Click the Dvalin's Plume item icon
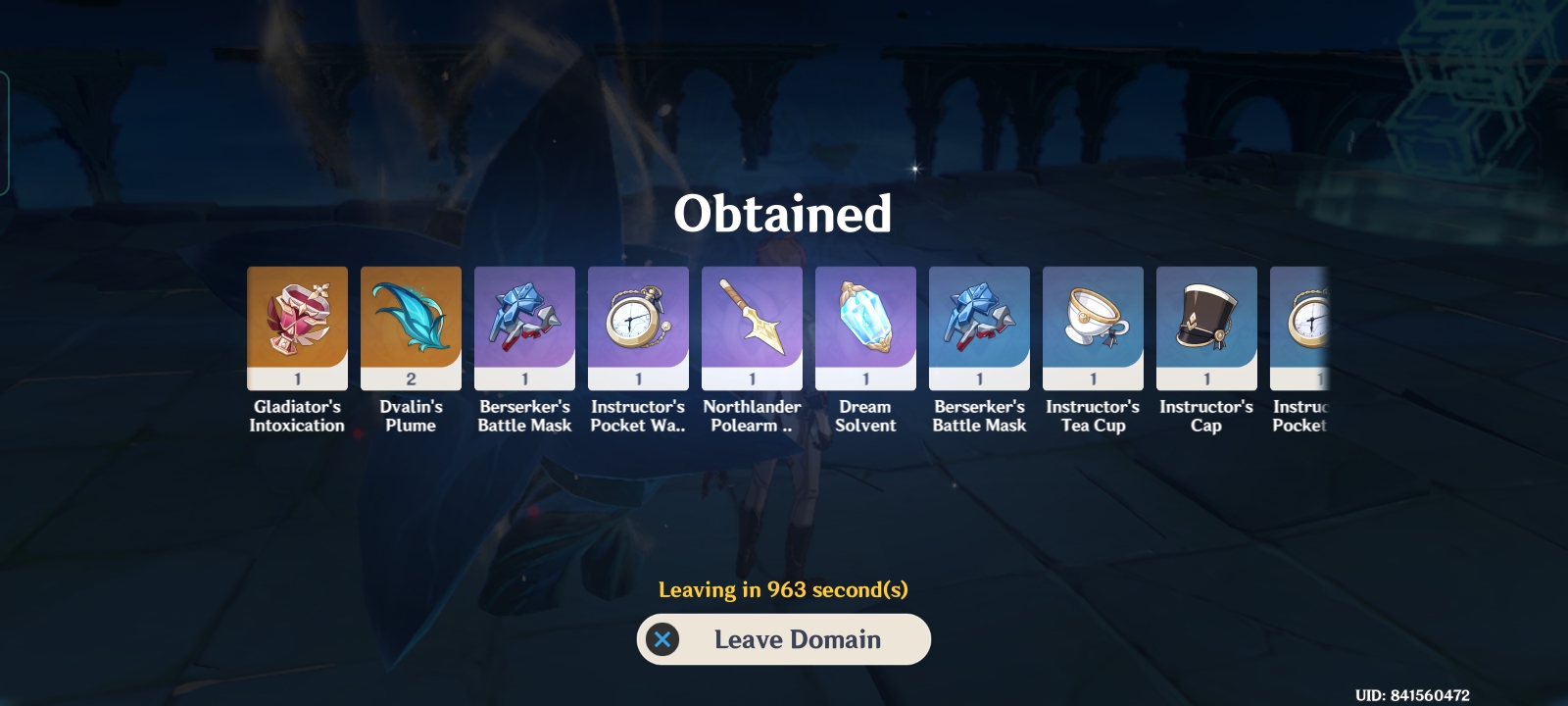1568x706 pixels. click(411, 324)
